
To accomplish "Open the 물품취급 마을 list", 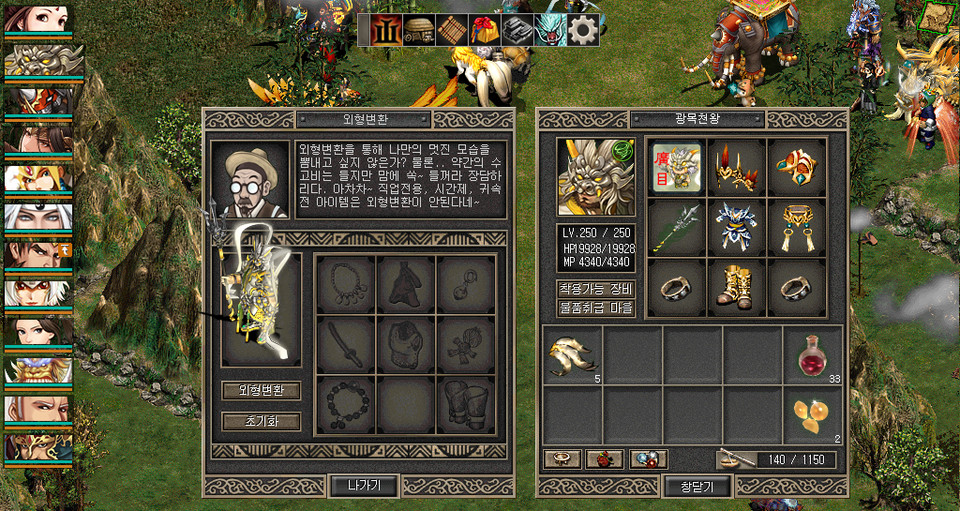I will coord(596,307).
